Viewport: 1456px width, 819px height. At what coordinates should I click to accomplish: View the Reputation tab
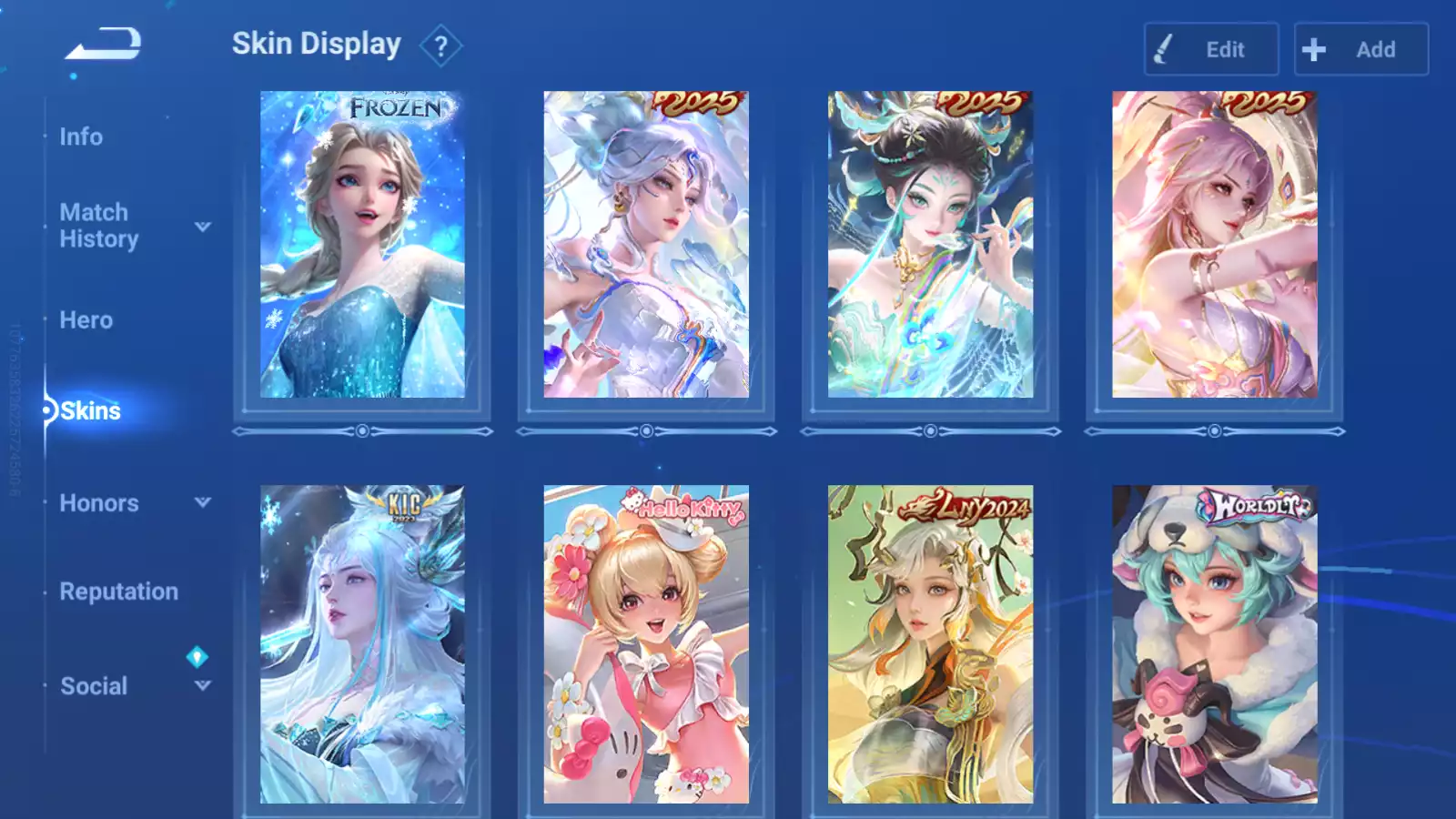point(118,591)
